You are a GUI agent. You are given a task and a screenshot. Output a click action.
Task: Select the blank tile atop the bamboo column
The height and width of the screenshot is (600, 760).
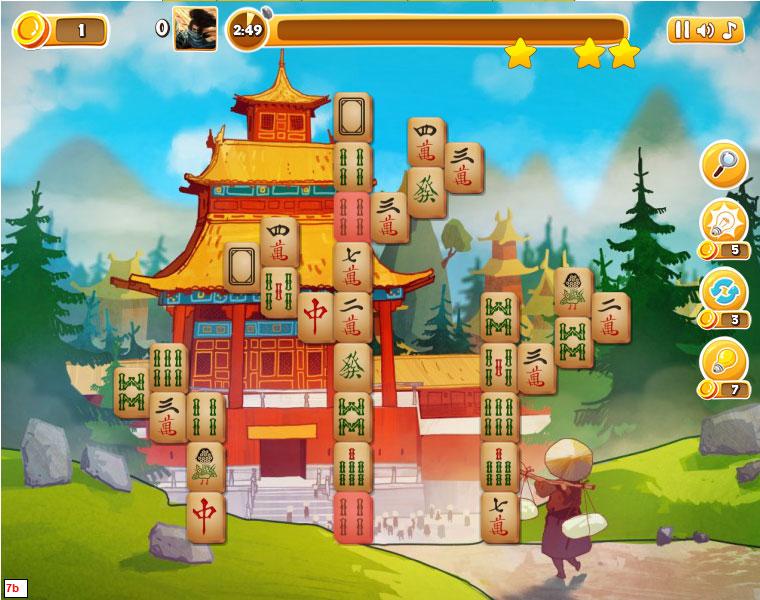pos(353,118)
